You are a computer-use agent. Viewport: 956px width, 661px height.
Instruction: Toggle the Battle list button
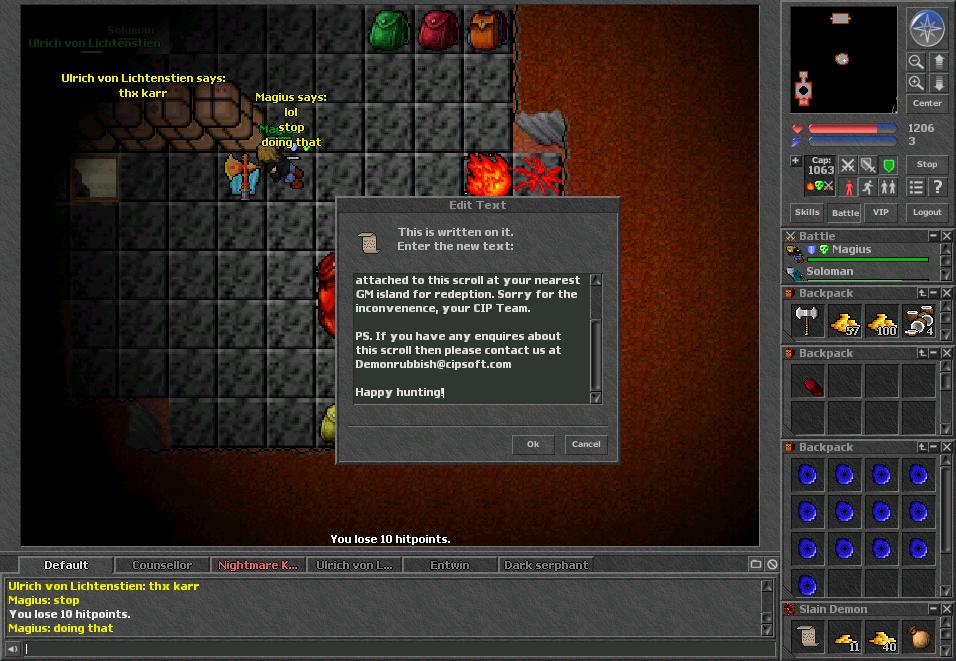click(x=845, y=212)
